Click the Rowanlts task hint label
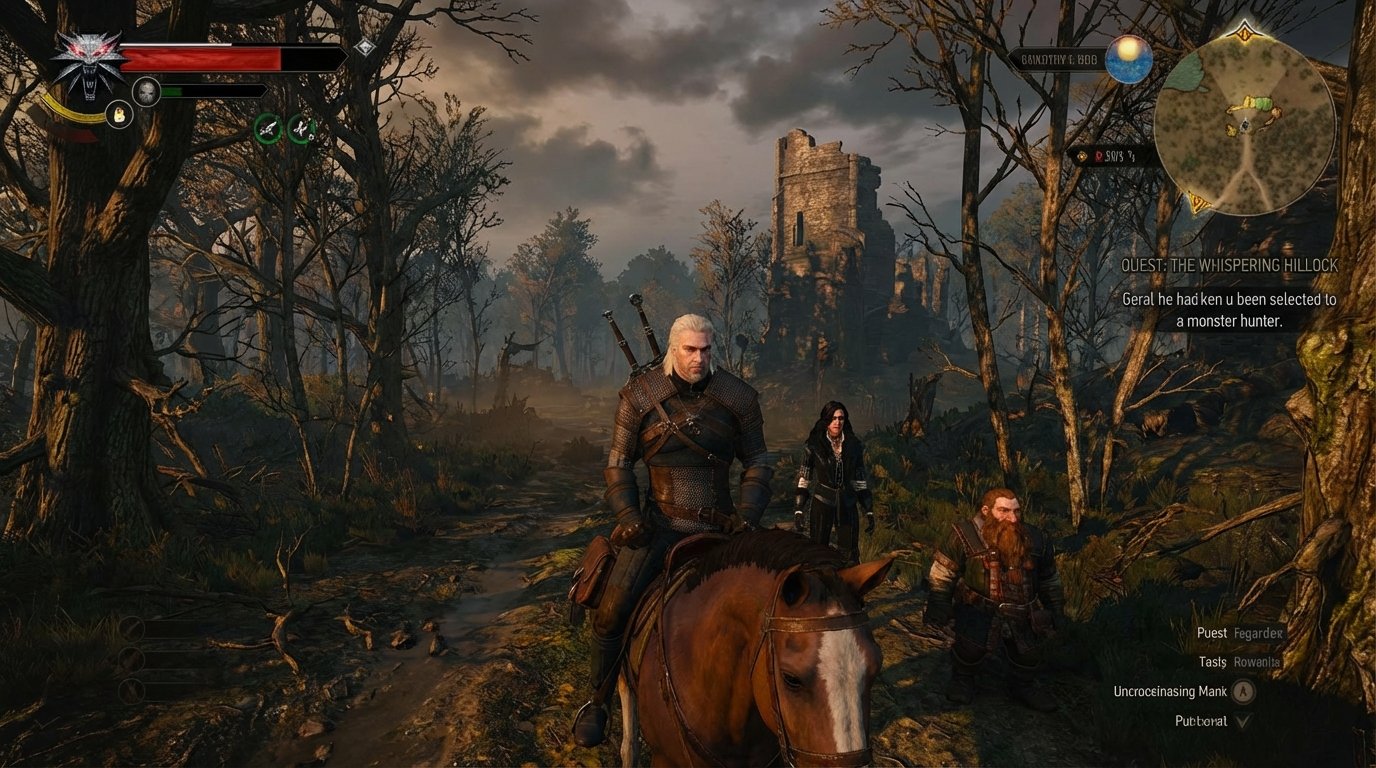Image resolution: width=1376 pixels, height=768 pixels. pyautogui.click(x=1257, y=661)
